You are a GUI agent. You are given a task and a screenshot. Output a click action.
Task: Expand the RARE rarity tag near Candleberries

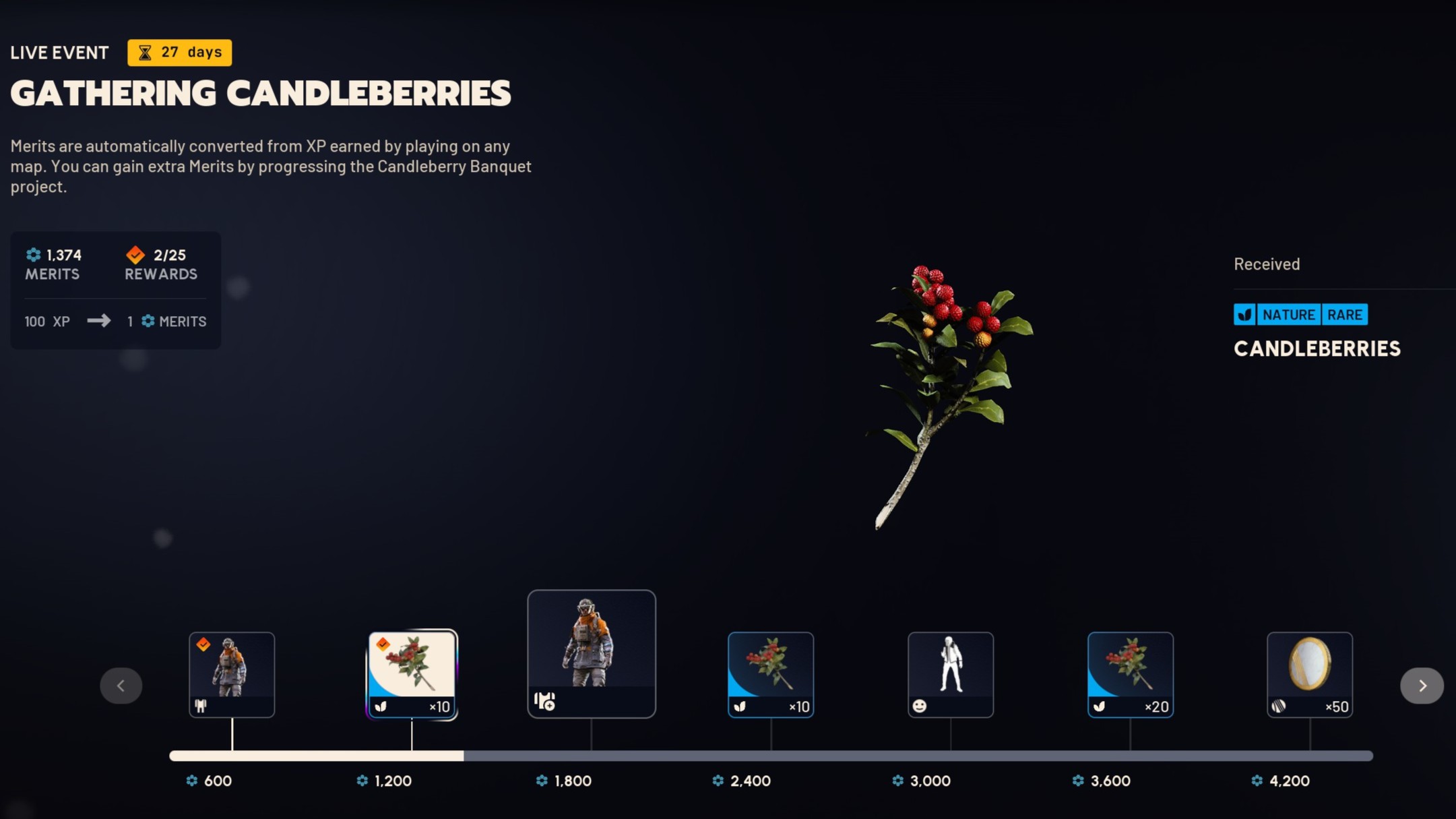click(1345, 314)
